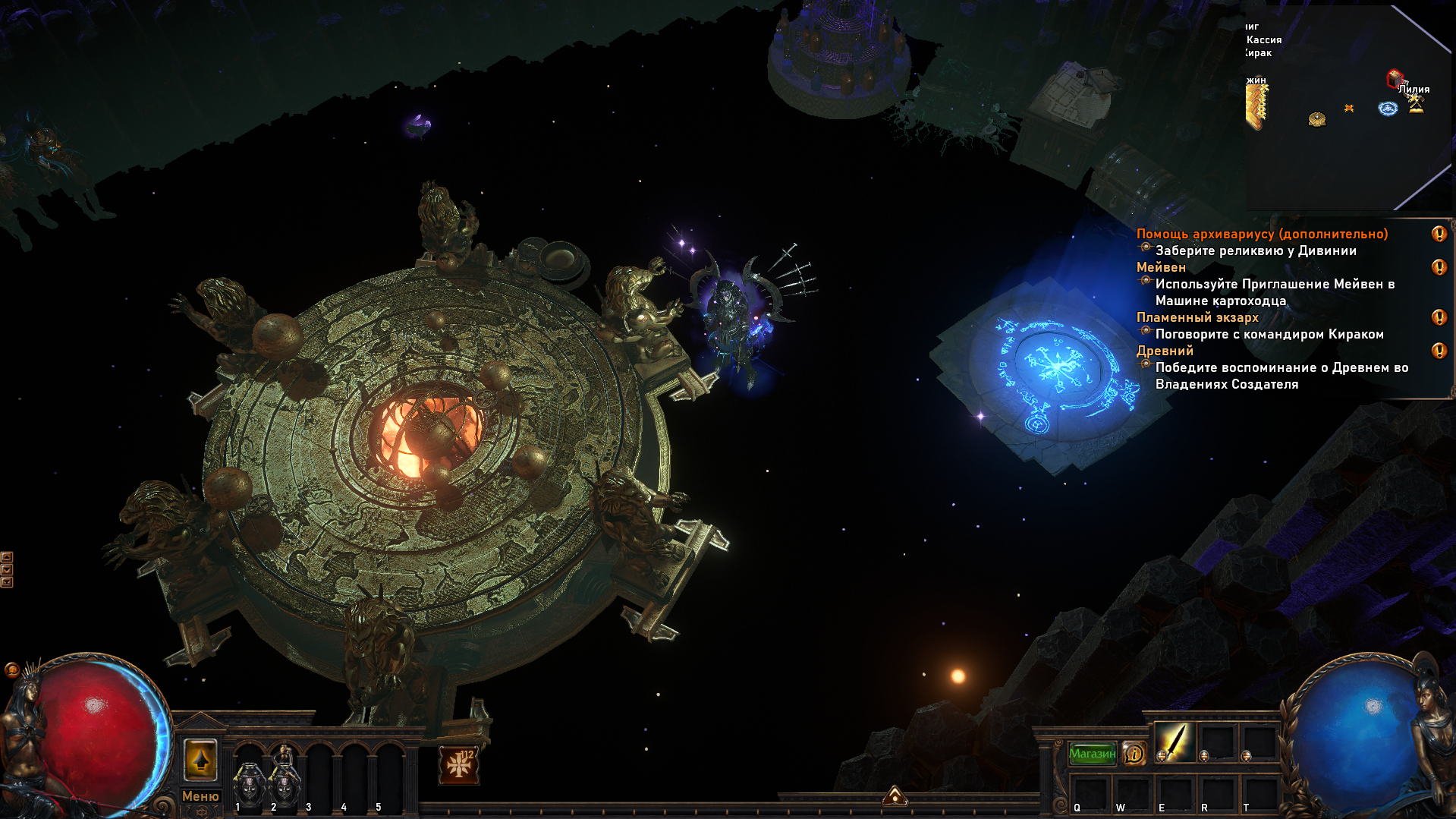
Task: Select the Древний quest entry
Action: click(x=1165, y=351)
